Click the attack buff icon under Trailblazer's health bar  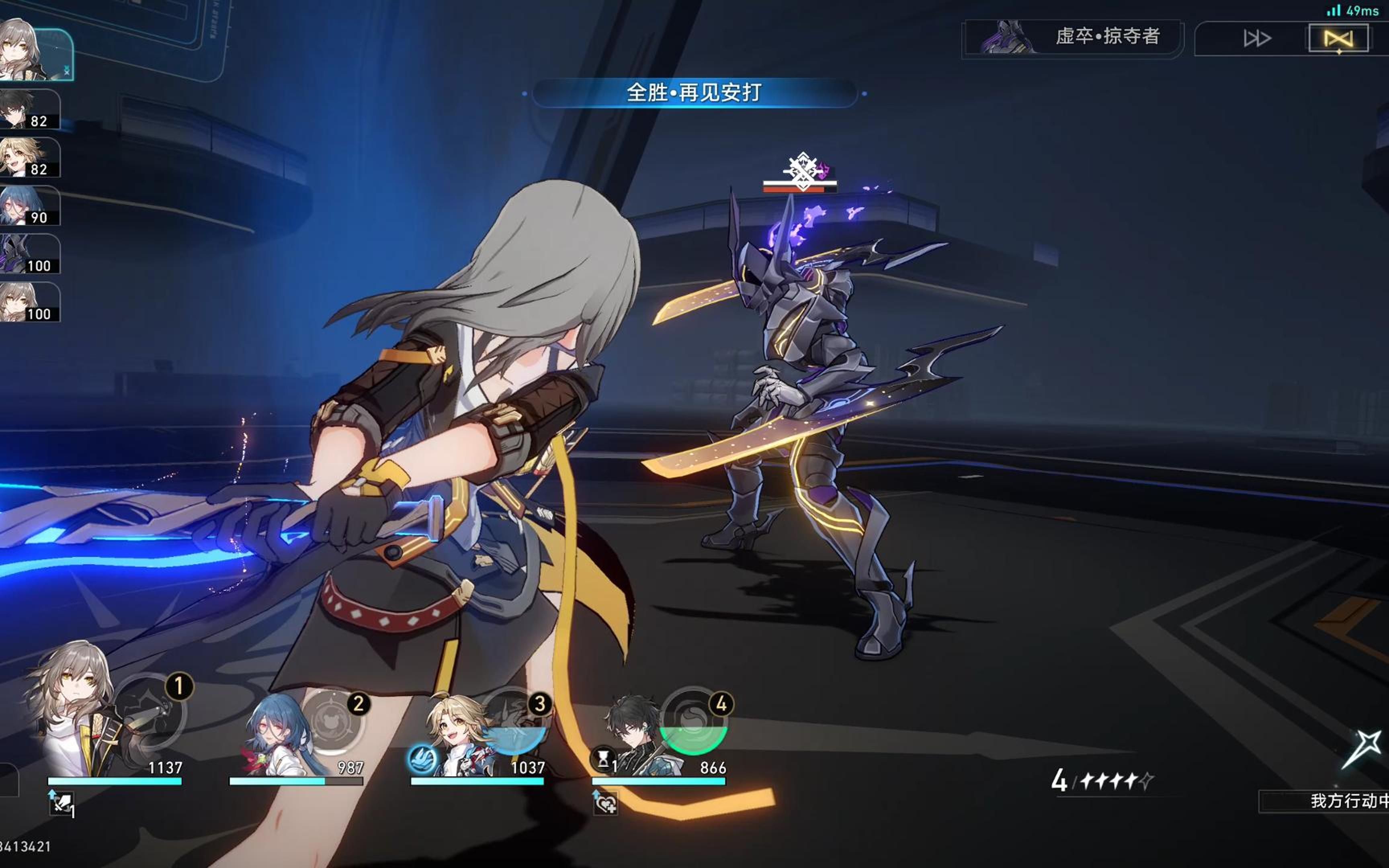tap(61, 802)
